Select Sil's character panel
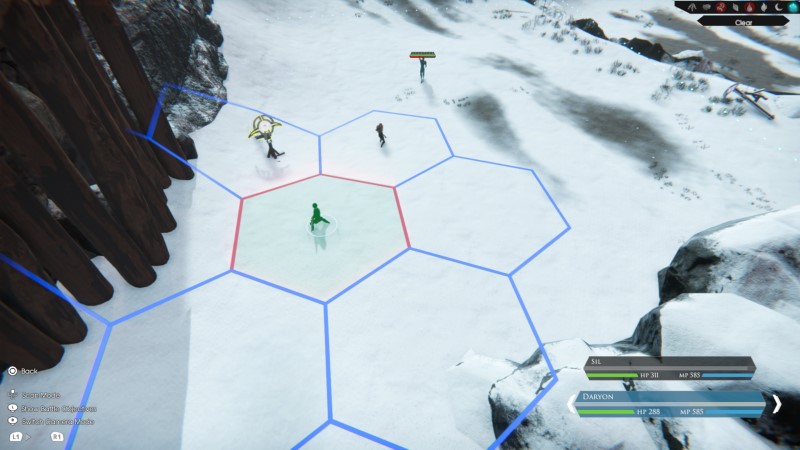The height and width of the screenshot is (450, 800). tap(669, 367)
